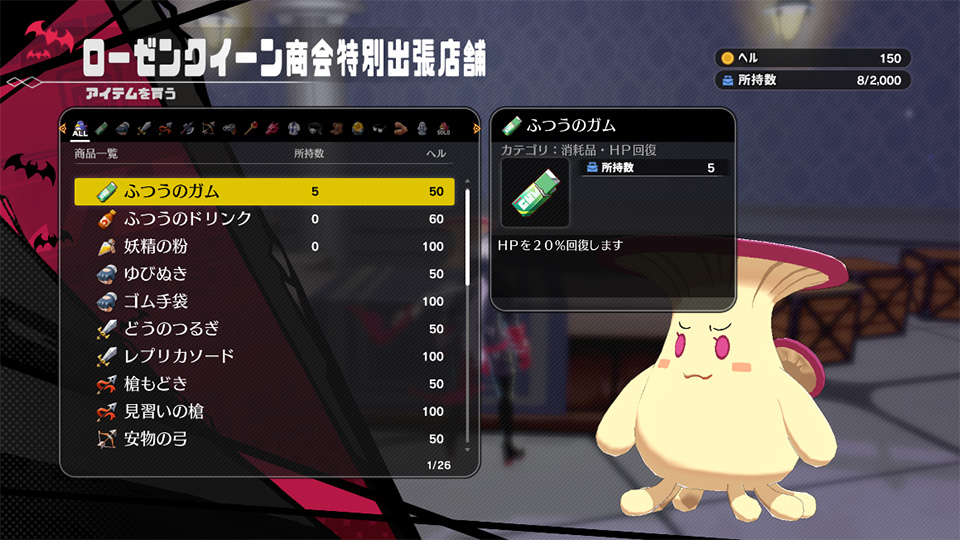Select the 見習いの槍 spear
The width and height of the screenshot is (960, 540).
point(264,411)
